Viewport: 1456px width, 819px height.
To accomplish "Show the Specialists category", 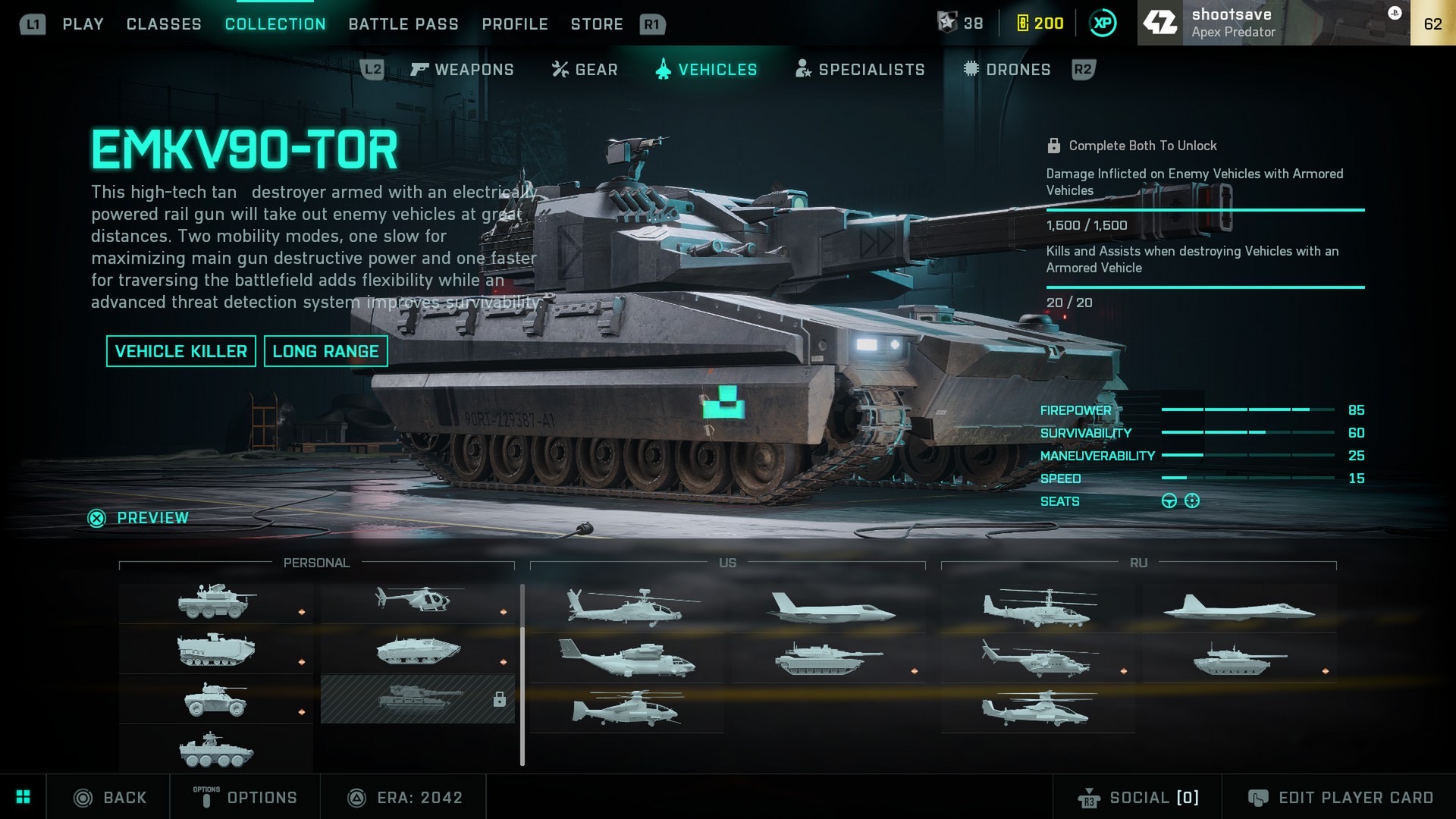I will pyautogui.click(x=860, y=70).
